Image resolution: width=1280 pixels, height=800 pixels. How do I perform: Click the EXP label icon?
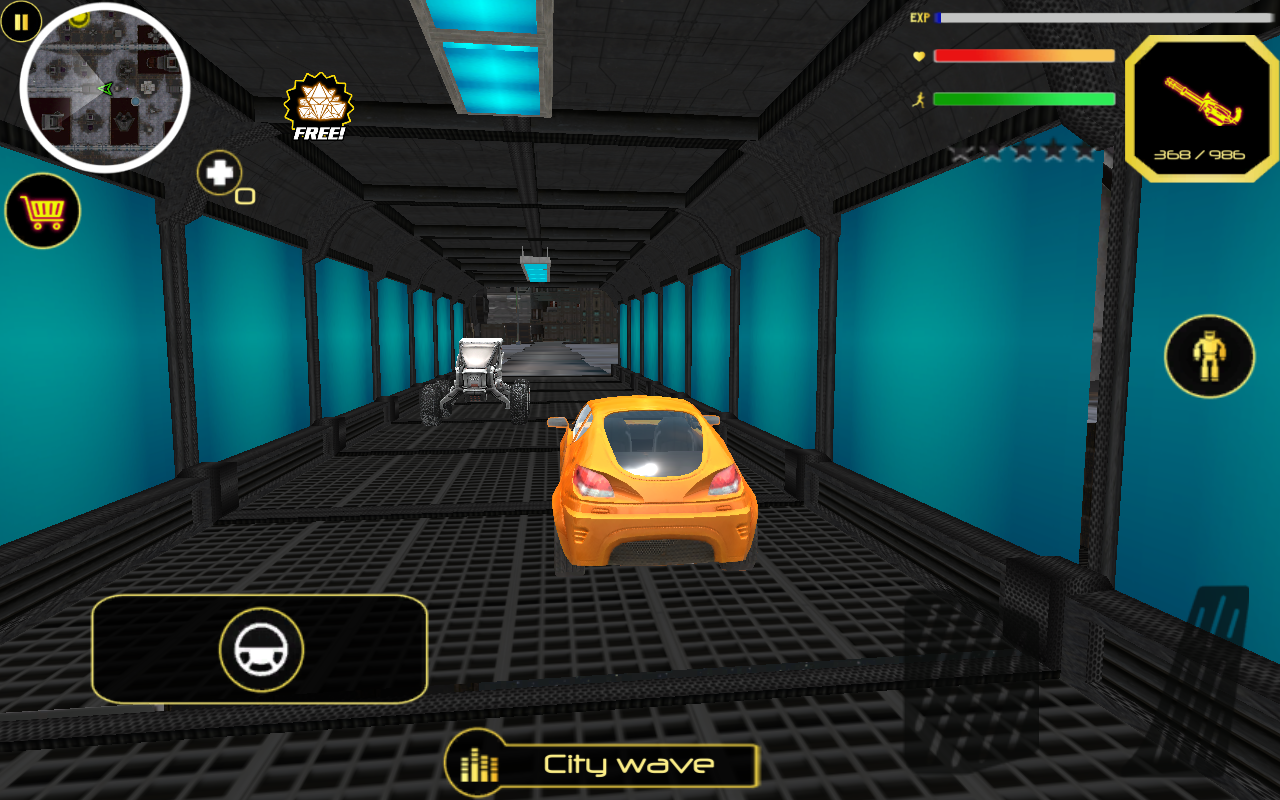(x=920, y=17)
